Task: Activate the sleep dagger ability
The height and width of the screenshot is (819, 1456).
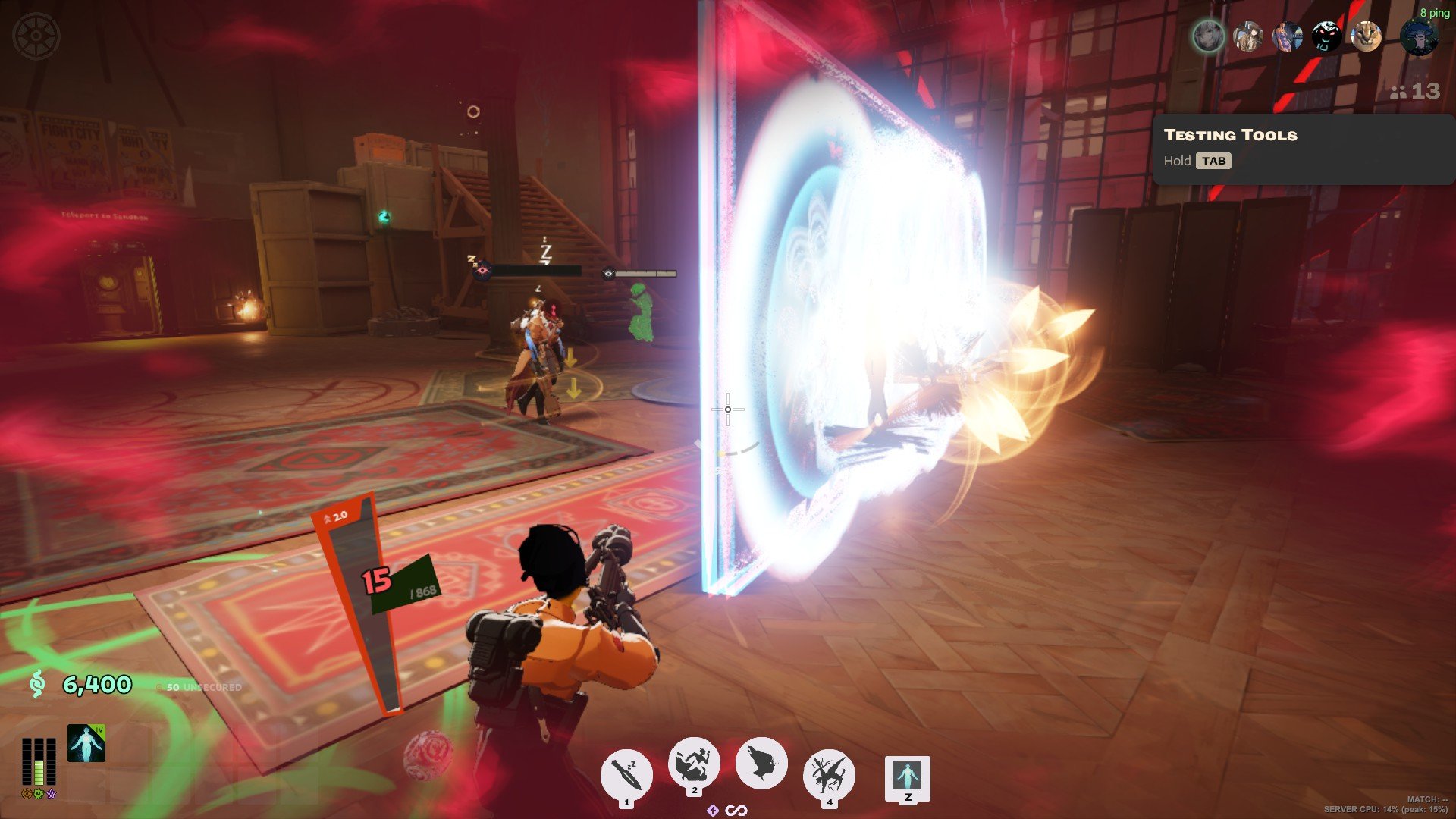Action: (626, 774)
